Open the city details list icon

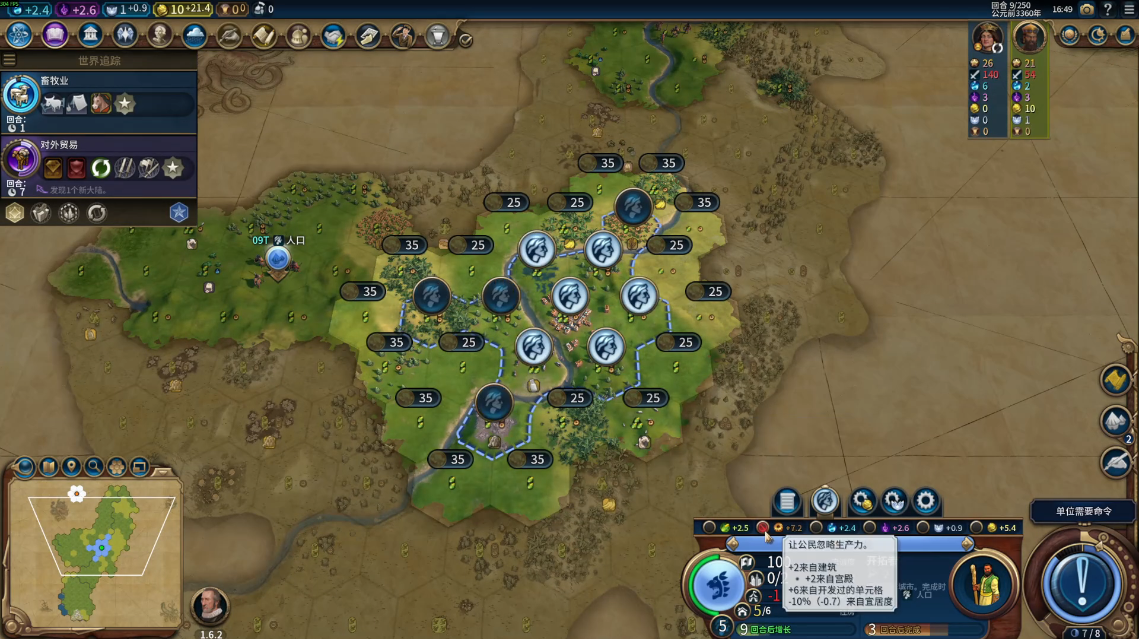tap(787, 500)
